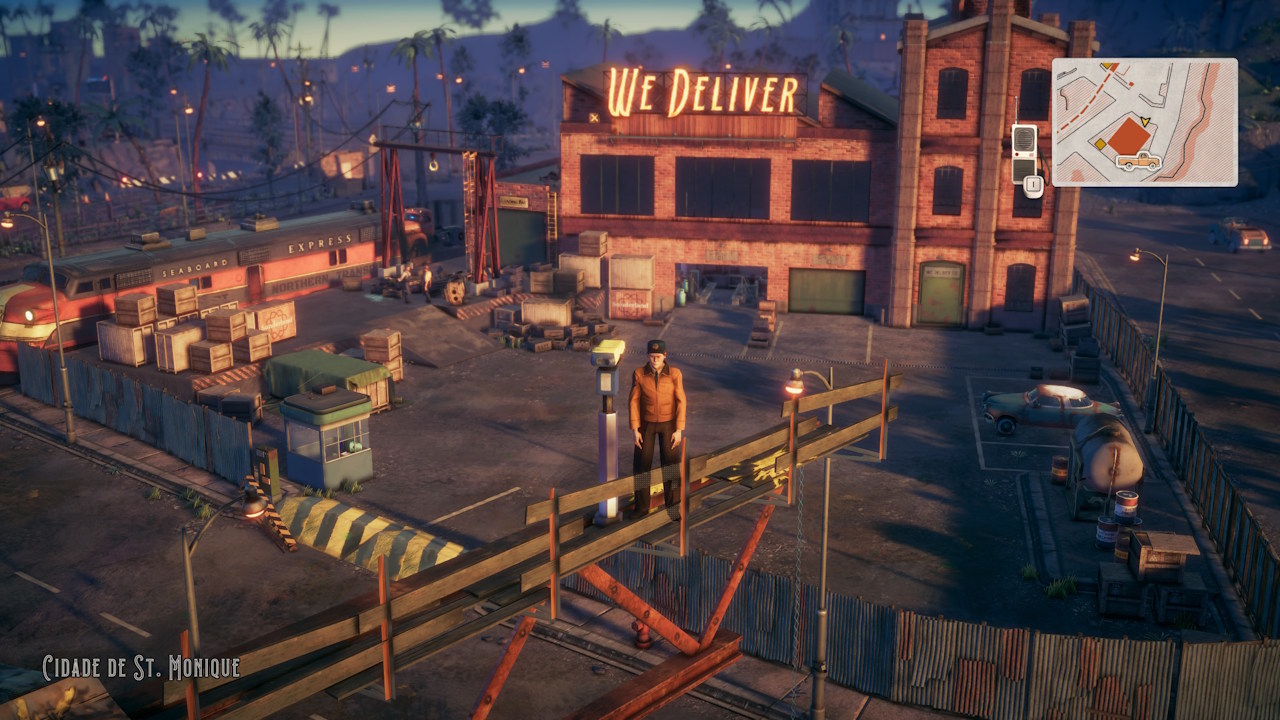Viewport: 1280px width, 720px height.
Task: Open the minimap of St. Monique
Action: (1144, 122)
